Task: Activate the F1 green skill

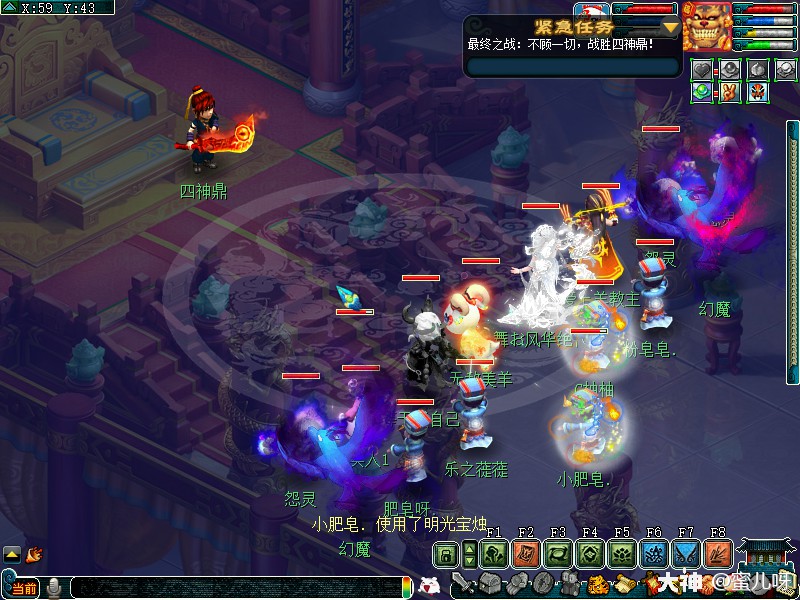Action: [493, 555]
